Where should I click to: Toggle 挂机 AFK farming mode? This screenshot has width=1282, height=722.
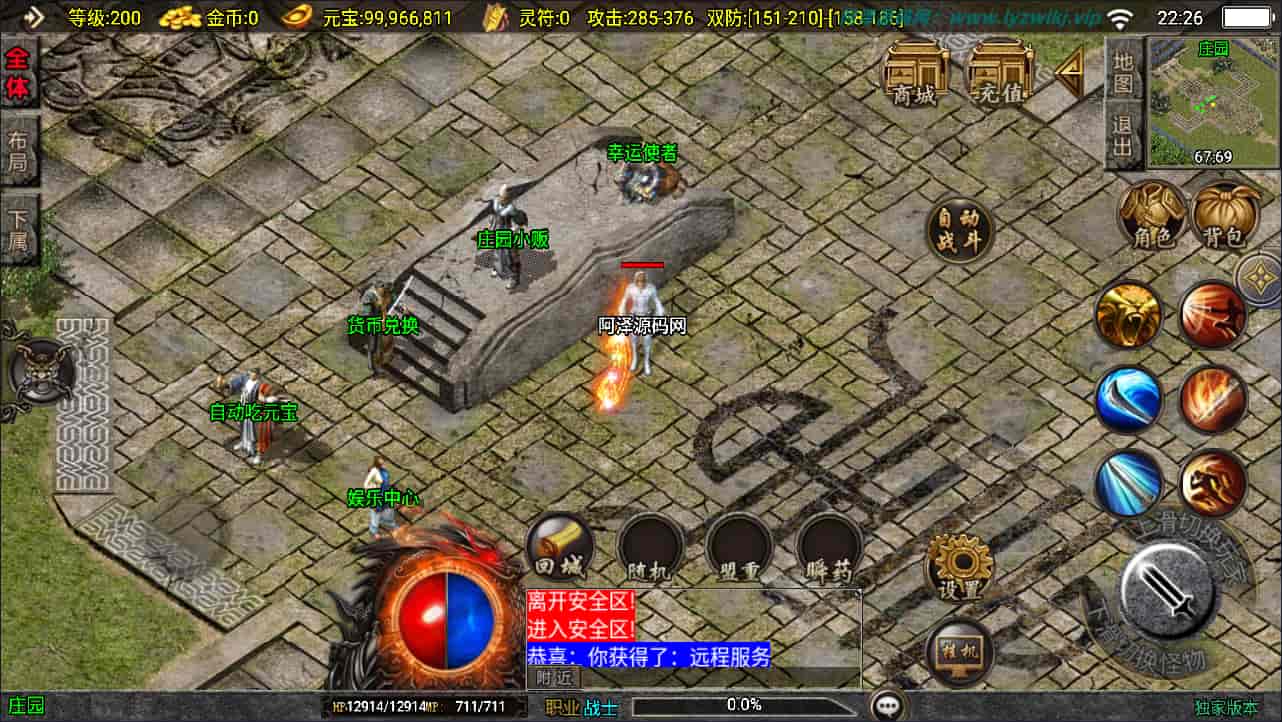coord(958,655)
